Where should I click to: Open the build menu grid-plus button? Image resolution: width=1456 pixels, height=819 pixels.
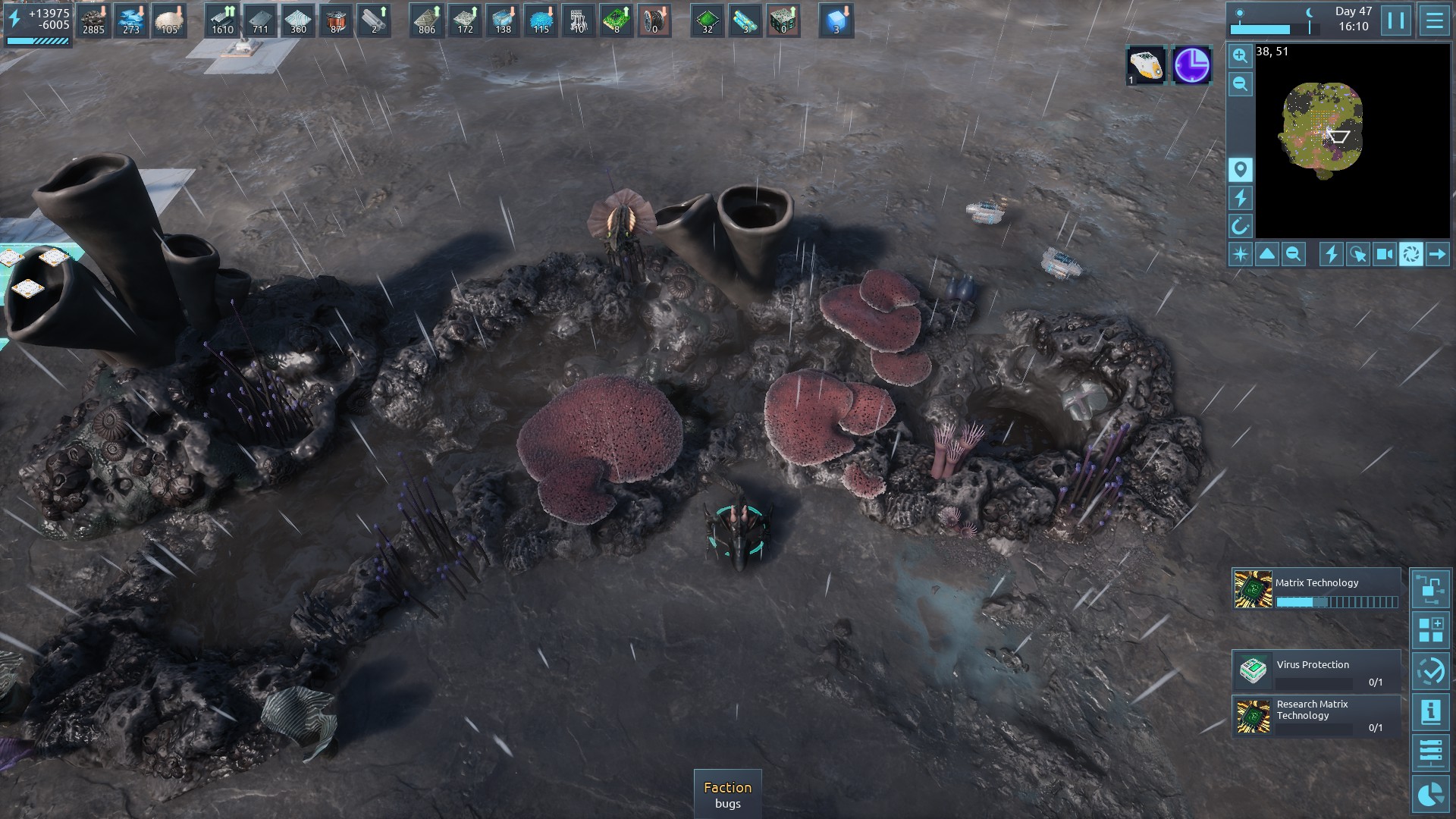click(1430, 630)
